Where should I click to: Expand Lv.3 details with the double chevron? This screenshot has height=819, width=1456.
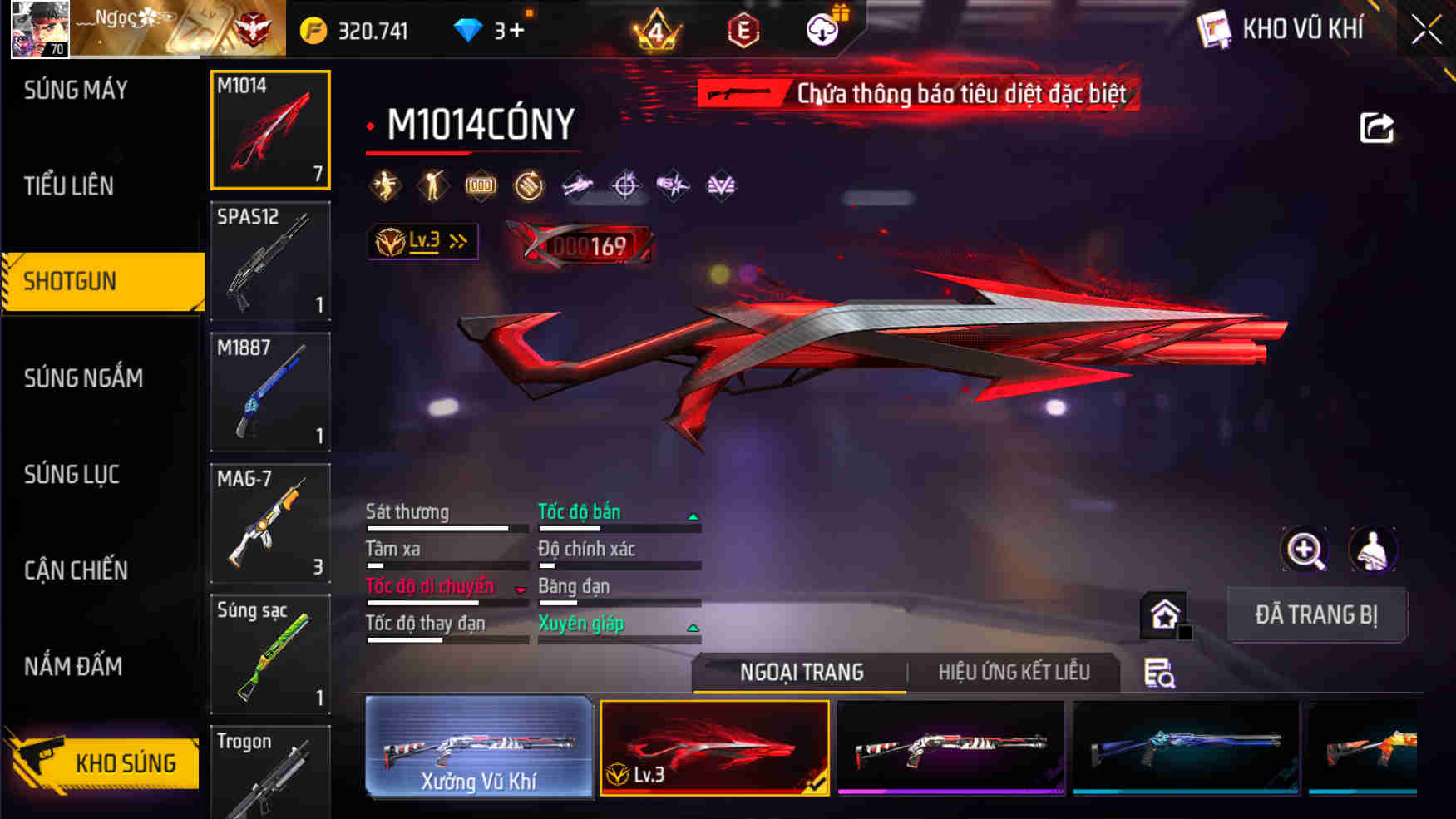pos(456,239)
